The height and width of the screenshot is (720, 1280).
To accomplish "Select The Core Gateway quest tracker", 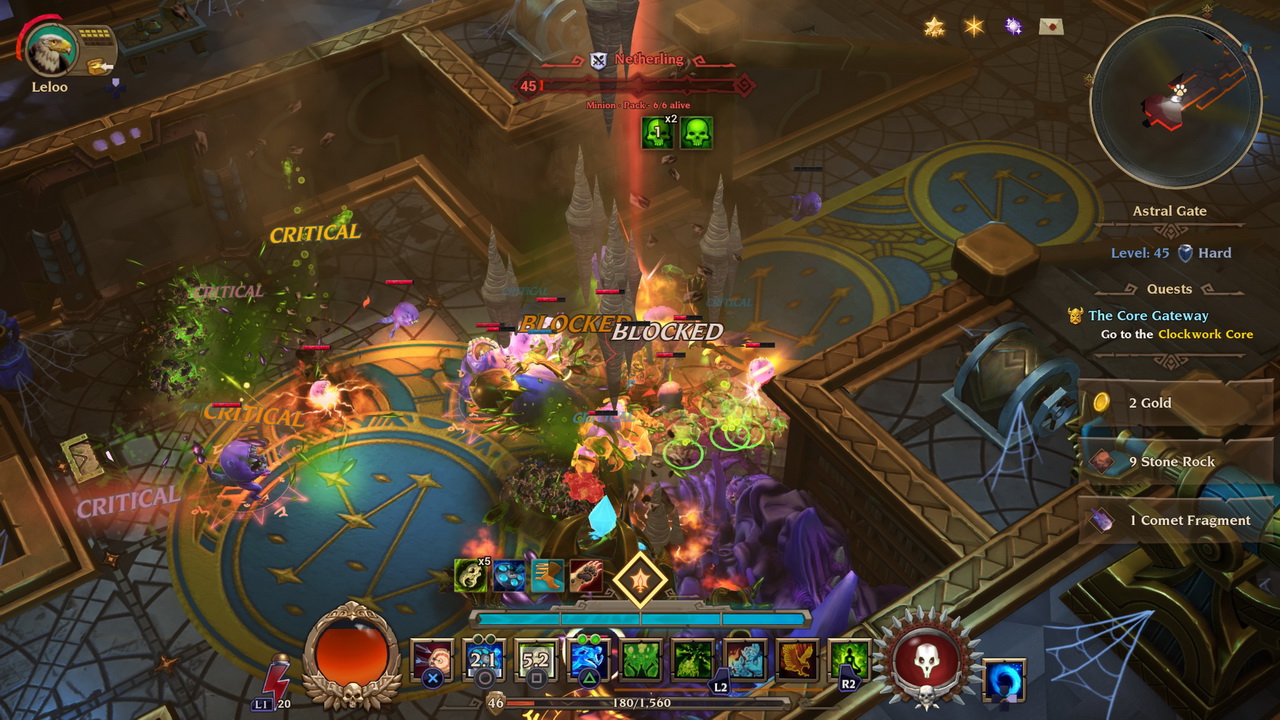I will tap(1148, 316).
